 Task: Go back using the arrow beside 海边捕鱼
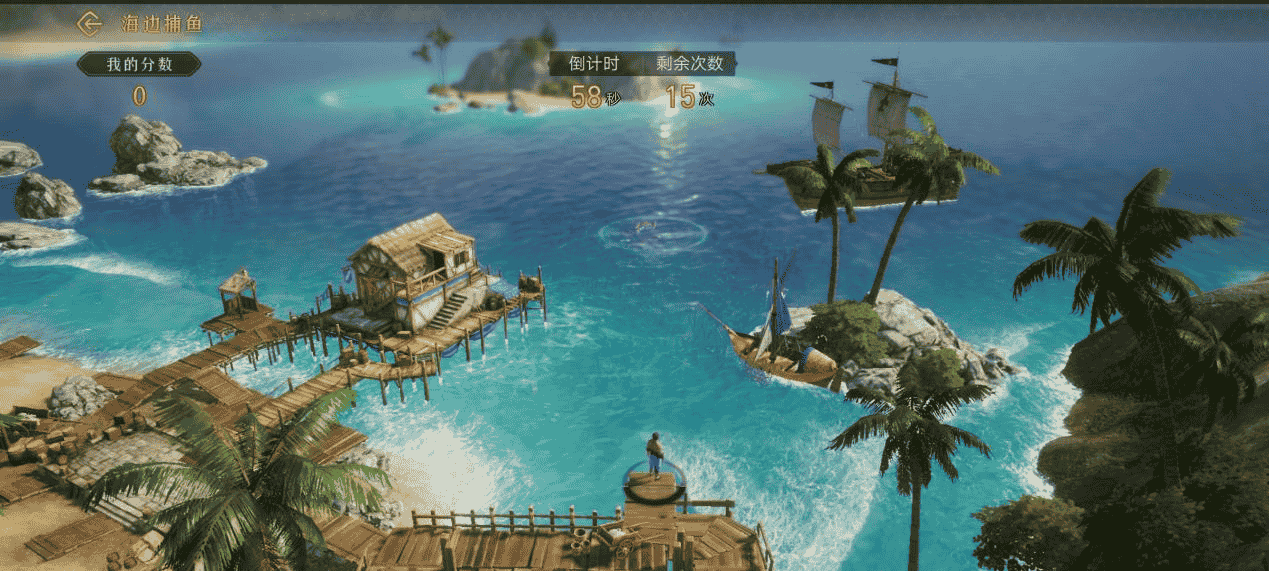(x=90, y=23)
